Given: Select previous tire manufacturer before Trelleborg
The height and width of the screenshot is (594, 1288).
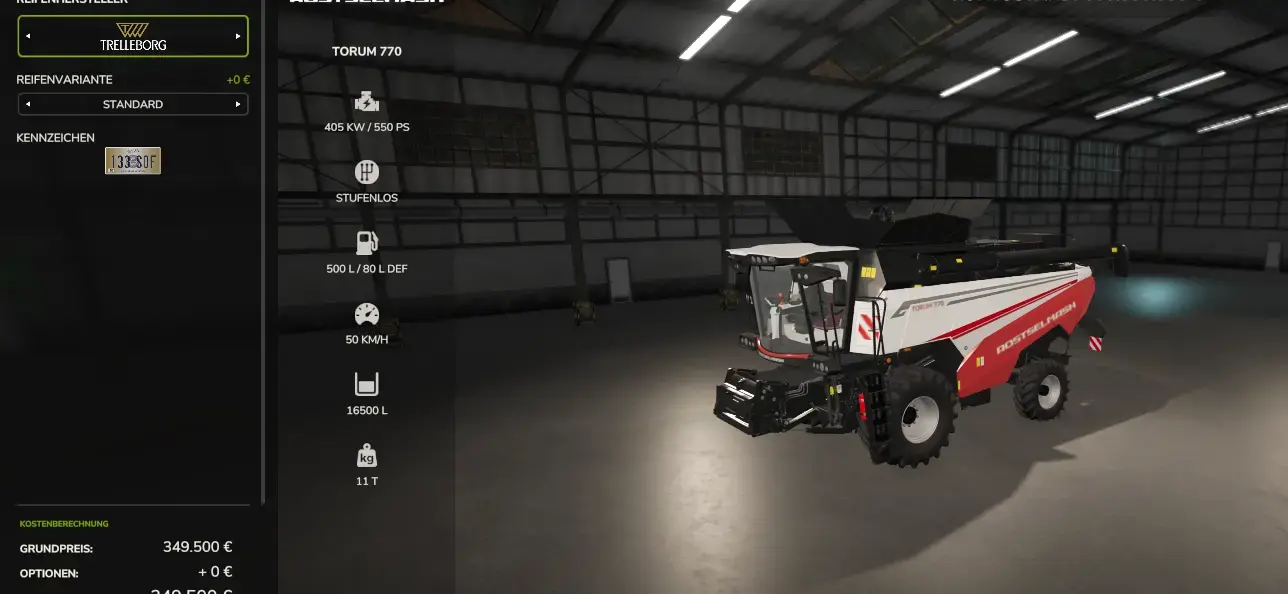Looking at the screenshot, I should pyautogui.click(x=28, y=36).
